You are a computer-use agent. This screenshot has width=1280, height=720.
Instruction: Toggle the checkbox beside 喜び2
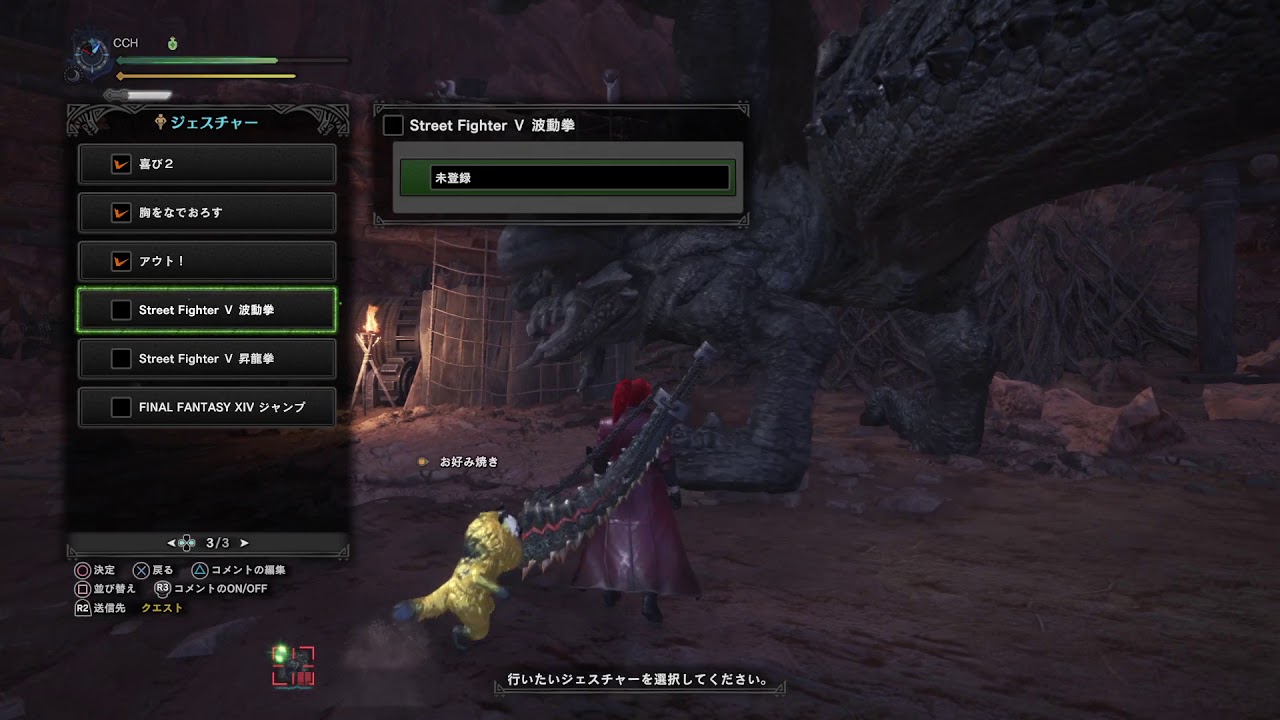121,164
